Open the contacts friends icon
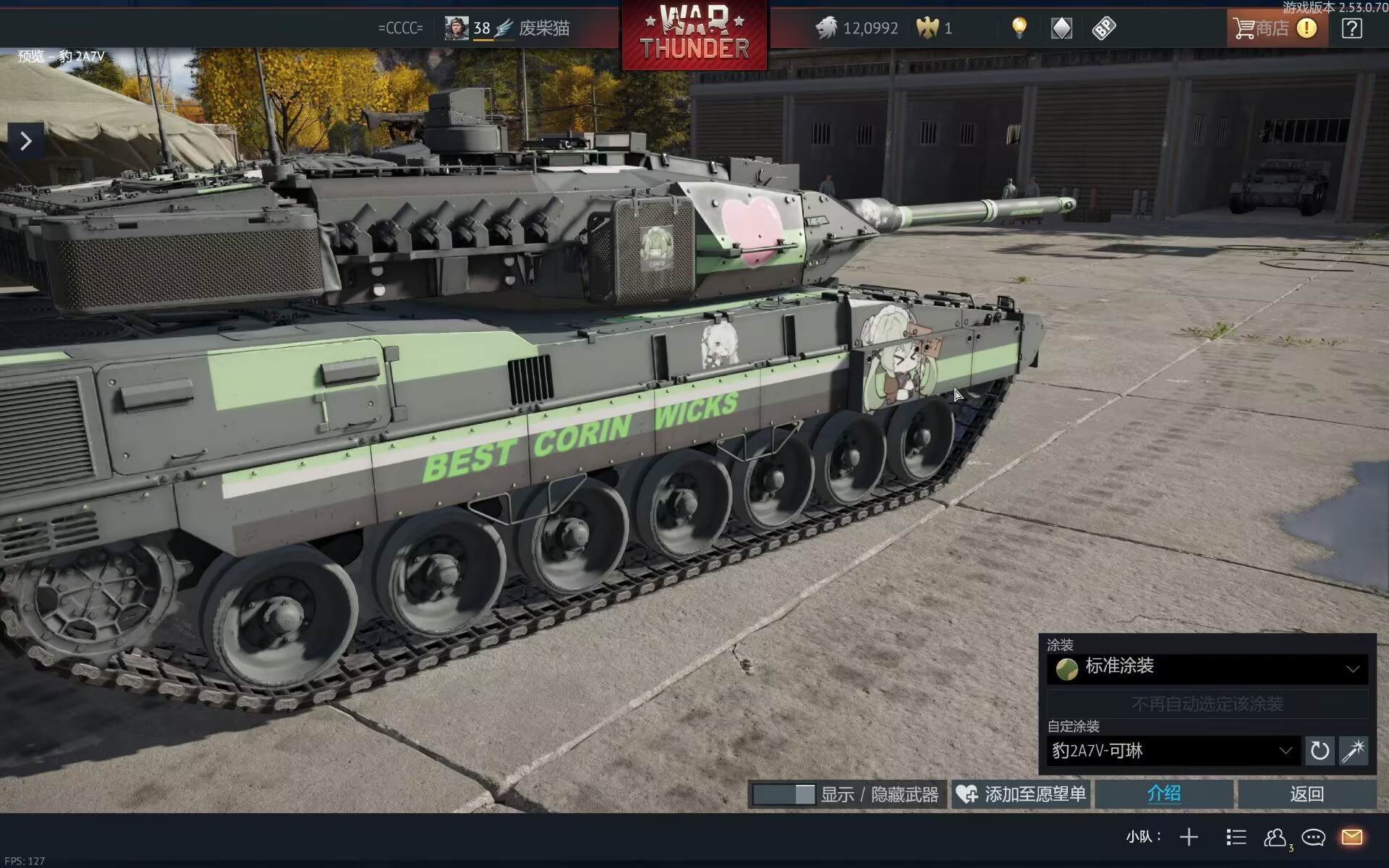 pos(1275,837)
